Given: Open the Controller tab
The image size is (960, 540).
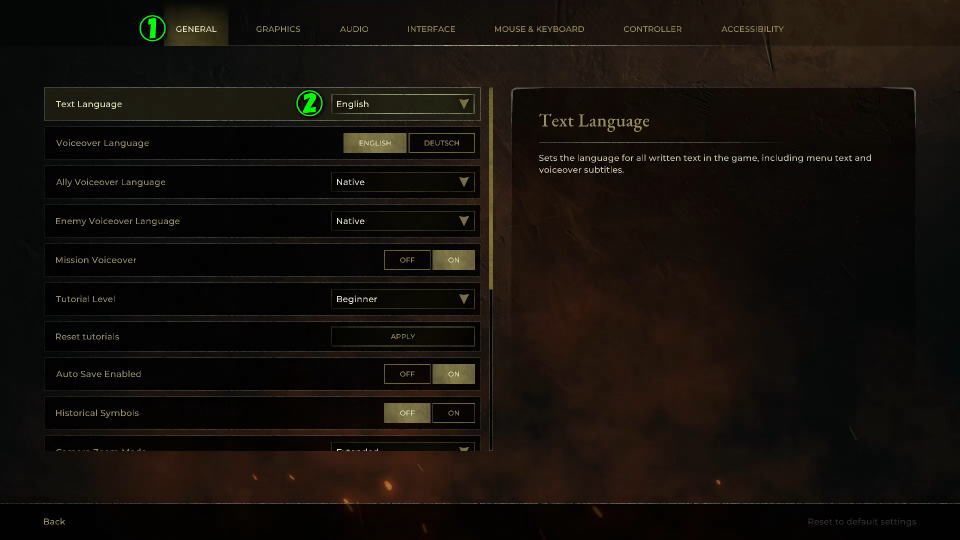Looking at the screenshot, I should [x=652, y=29].
